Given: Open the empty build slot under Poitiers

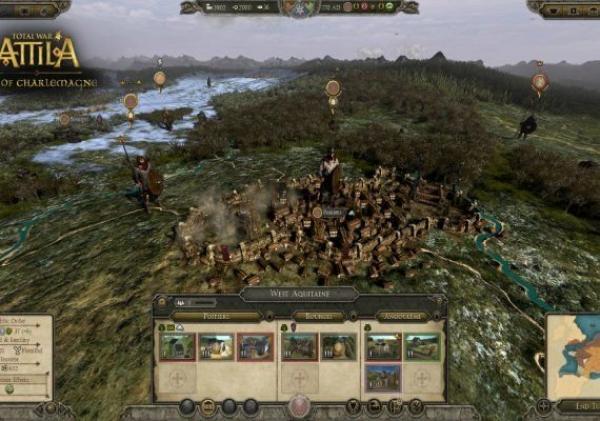Looking at the screenshot, I should point(177,379).
